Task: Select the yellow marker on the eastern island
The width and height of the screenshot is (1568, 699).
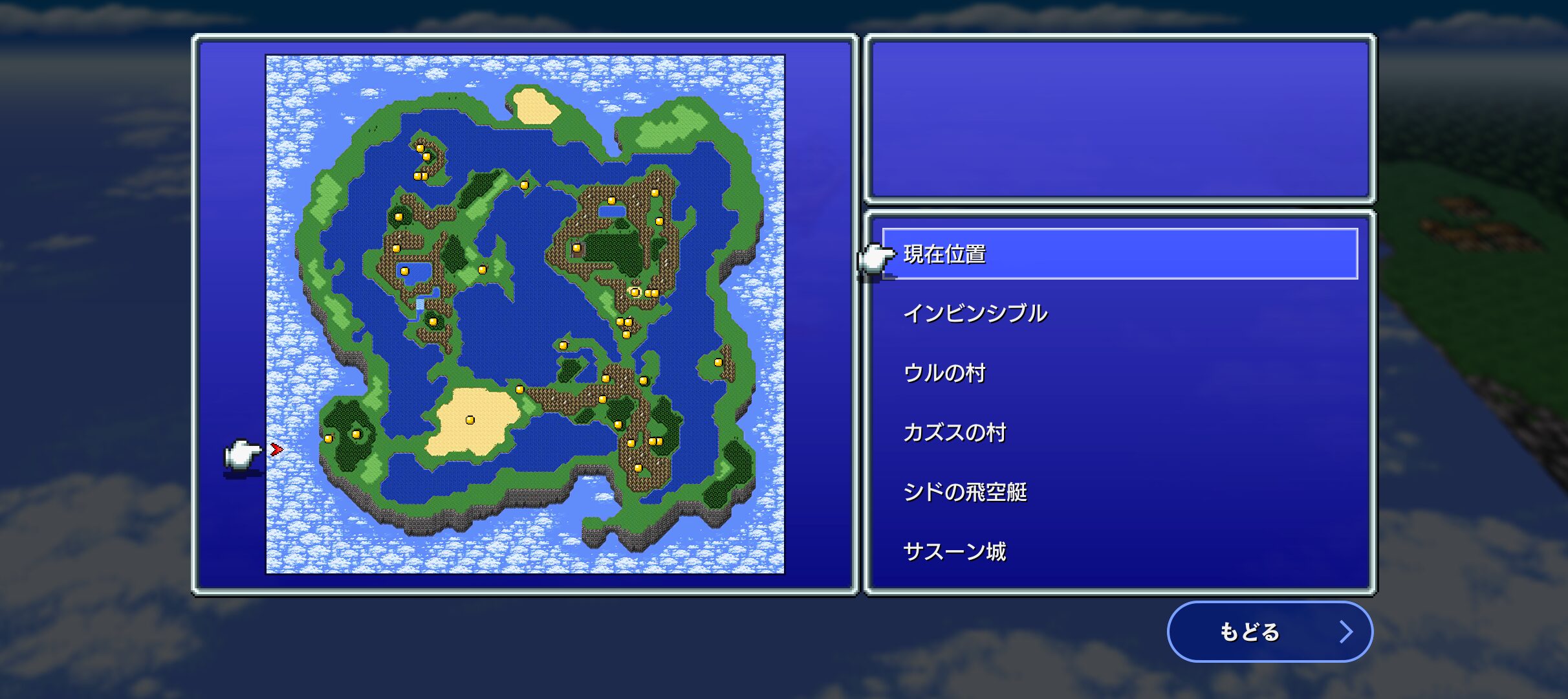Action: tap(718, 361)
